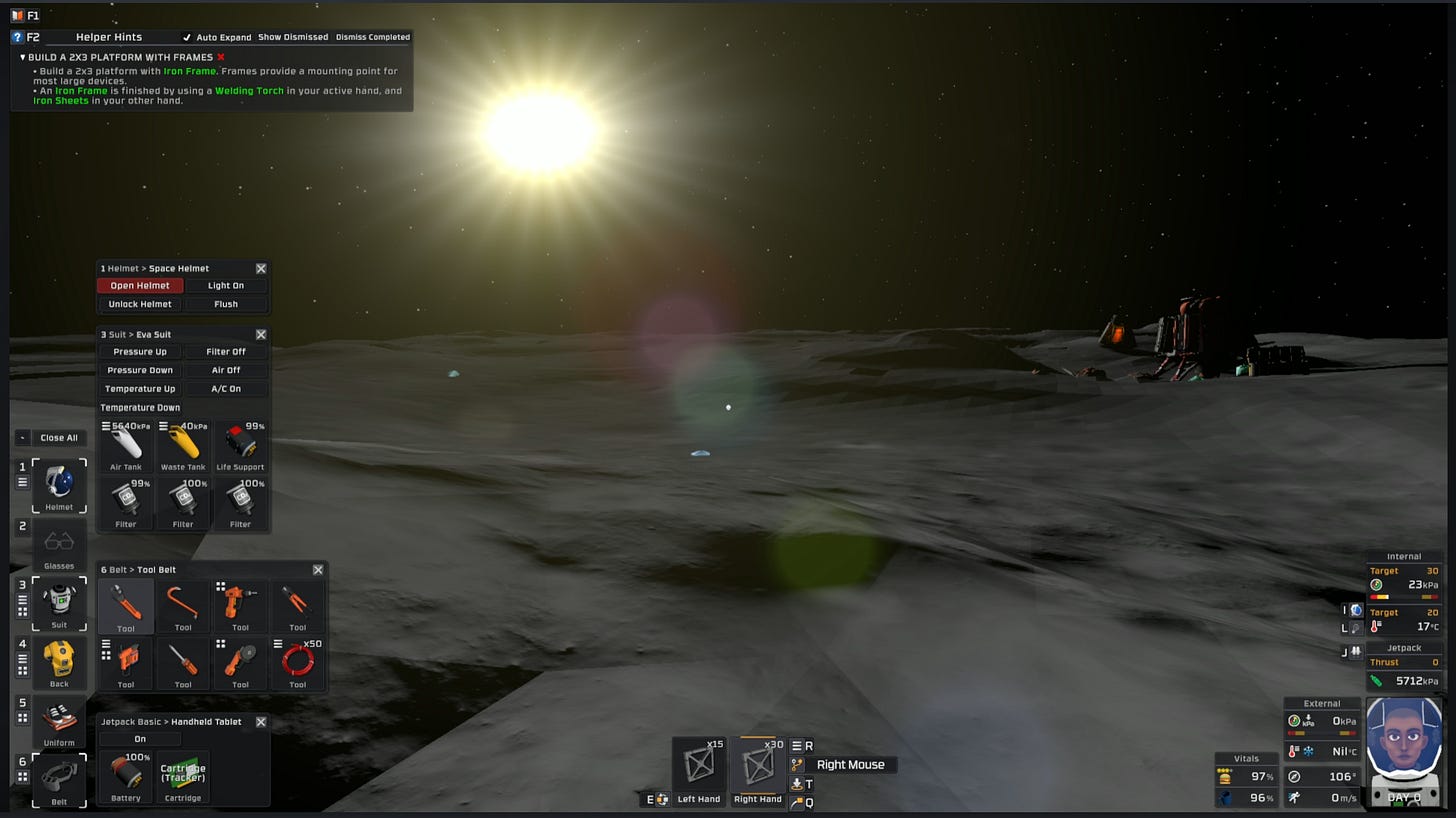
Task: Collapse the Build a 2x3 Platform hint
Action: [22, 57]
